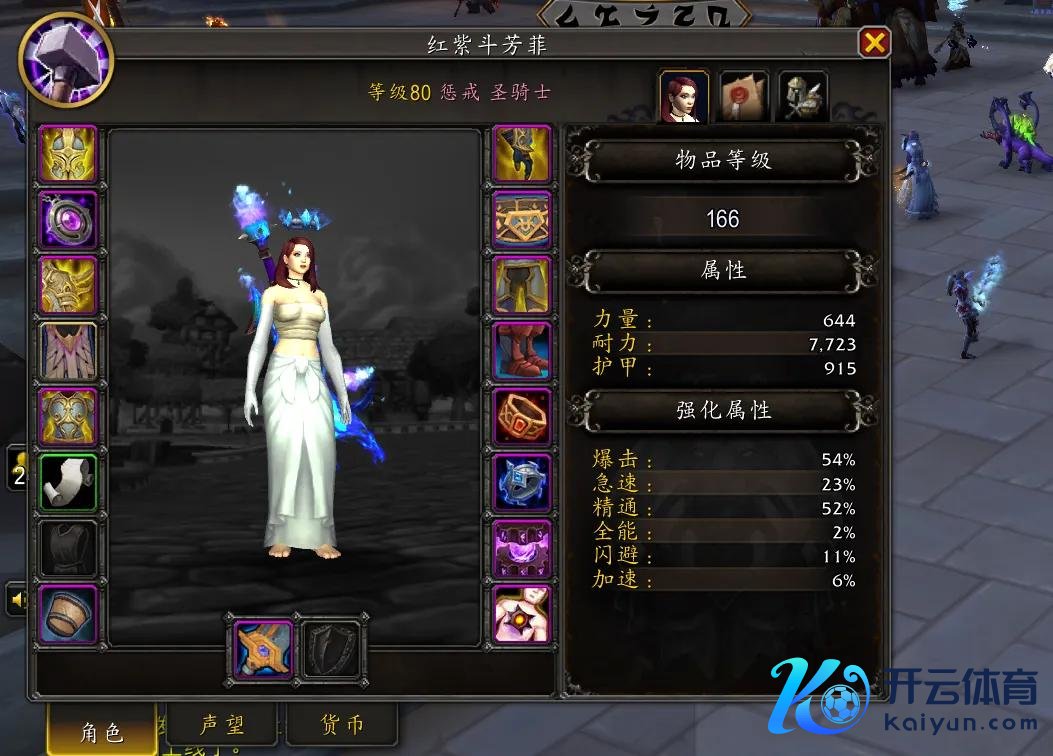The image size is (1053, 756).
Task: Select the red boots feet slot
Action: 522,352
